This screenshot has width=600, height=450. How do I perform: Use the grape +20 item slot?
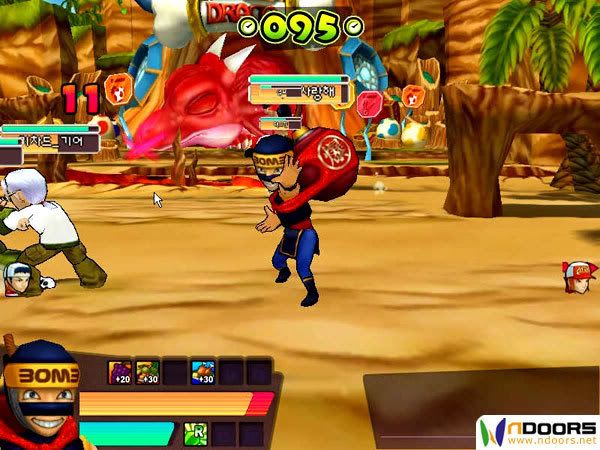pos(120,373)
